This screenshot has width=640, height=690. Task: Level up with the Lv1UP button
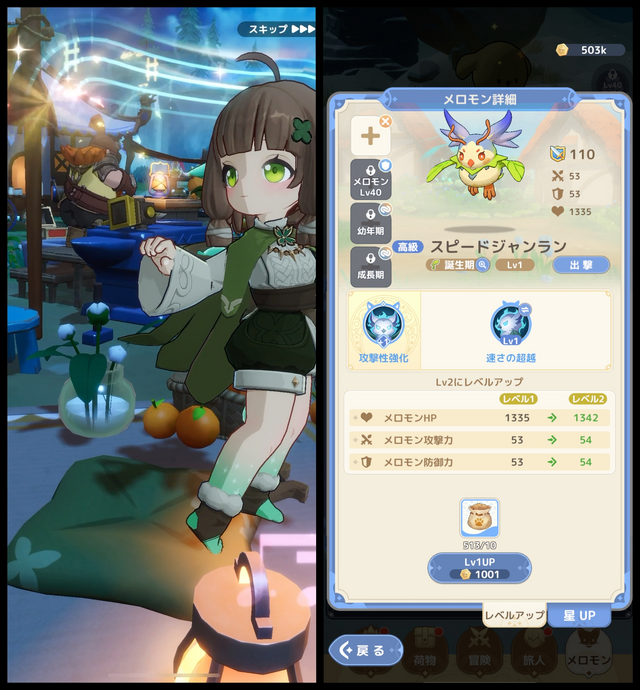tap(480, 567)
